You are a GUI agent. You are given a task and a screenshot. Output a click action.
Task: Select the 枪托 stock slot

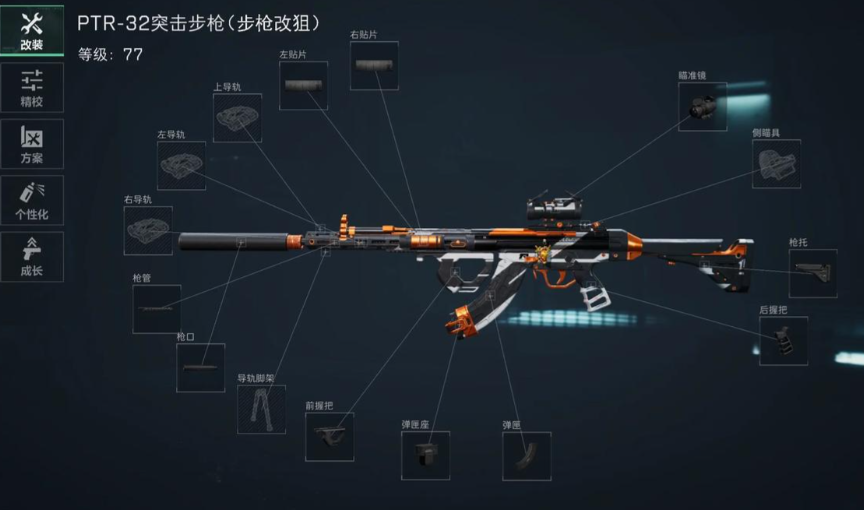[812, 274]
